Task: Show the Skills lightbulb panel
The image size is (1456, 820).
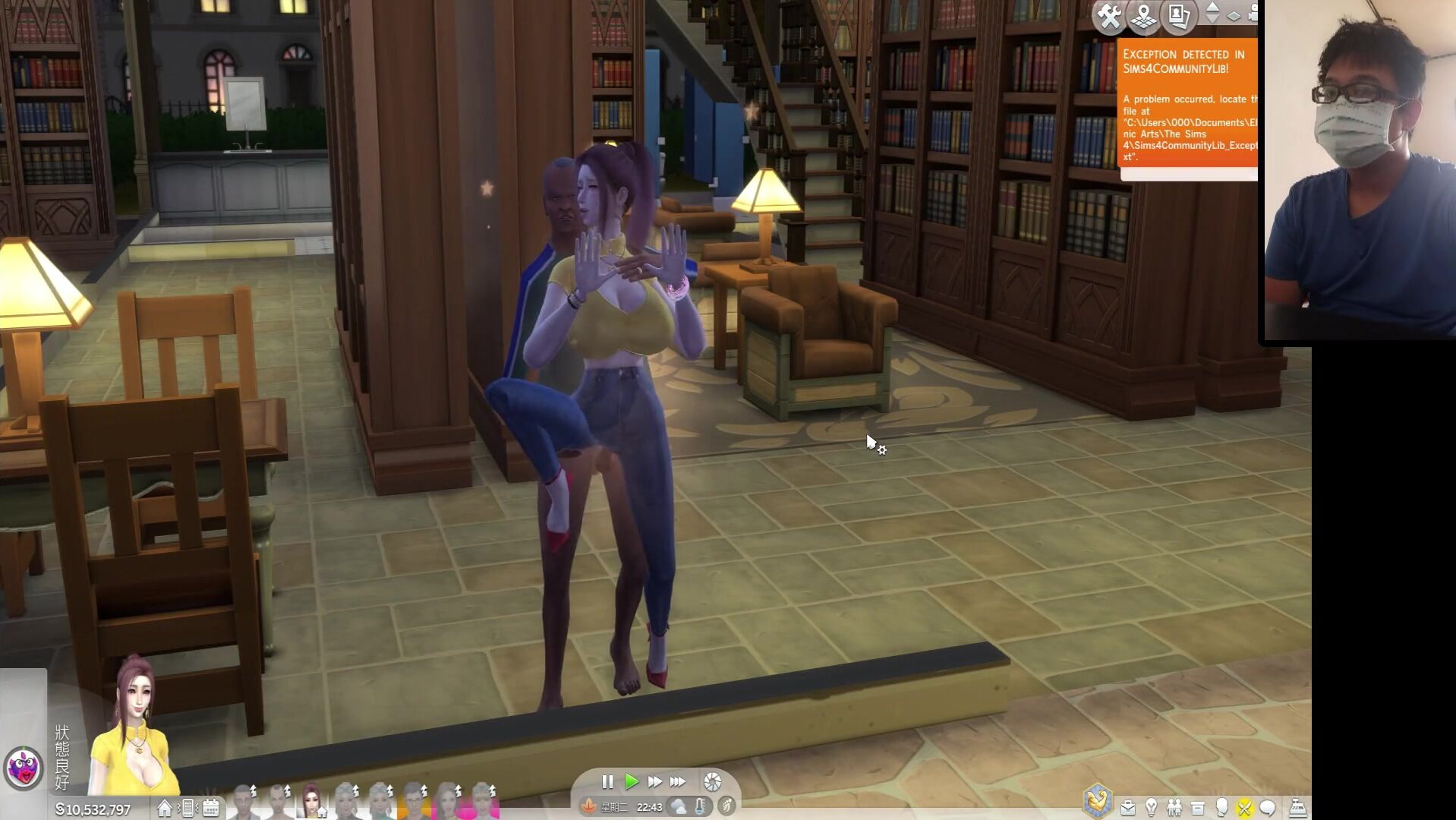Action: tap(1152, 808)
